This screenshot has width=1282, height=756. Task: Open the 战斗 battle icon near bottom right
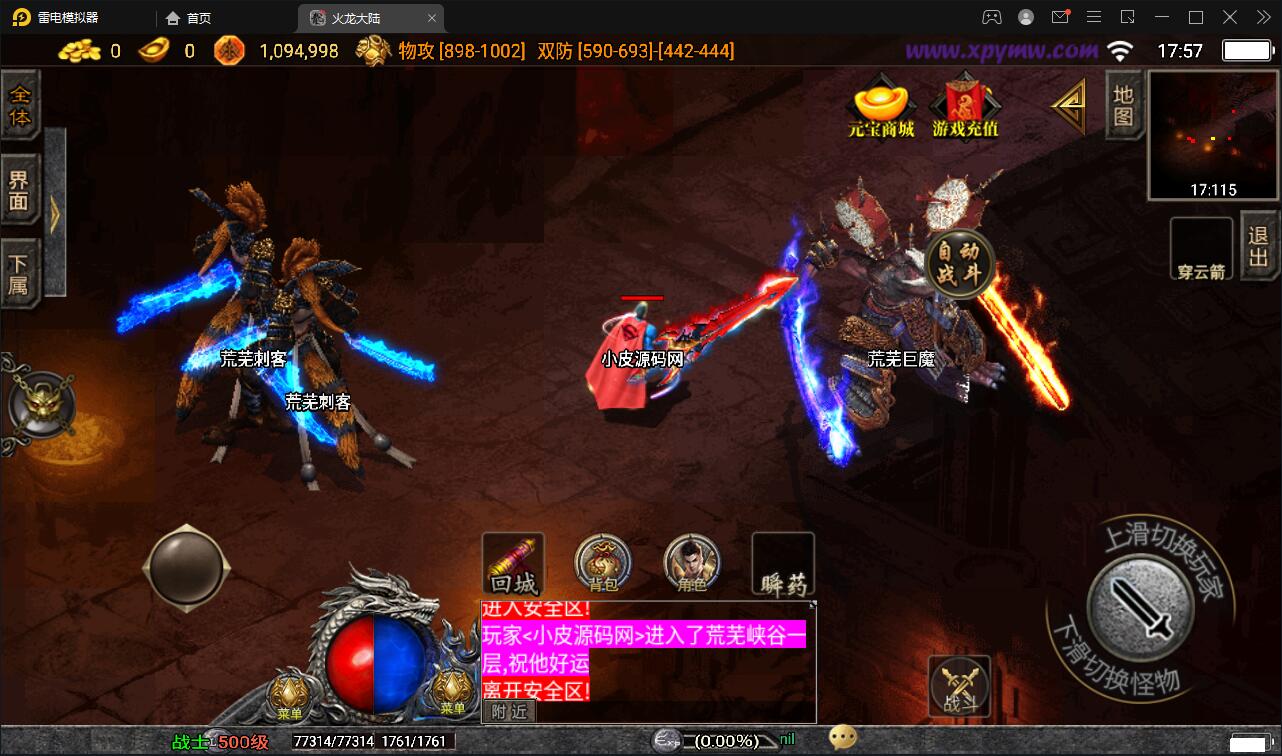(x=959, y=685)
